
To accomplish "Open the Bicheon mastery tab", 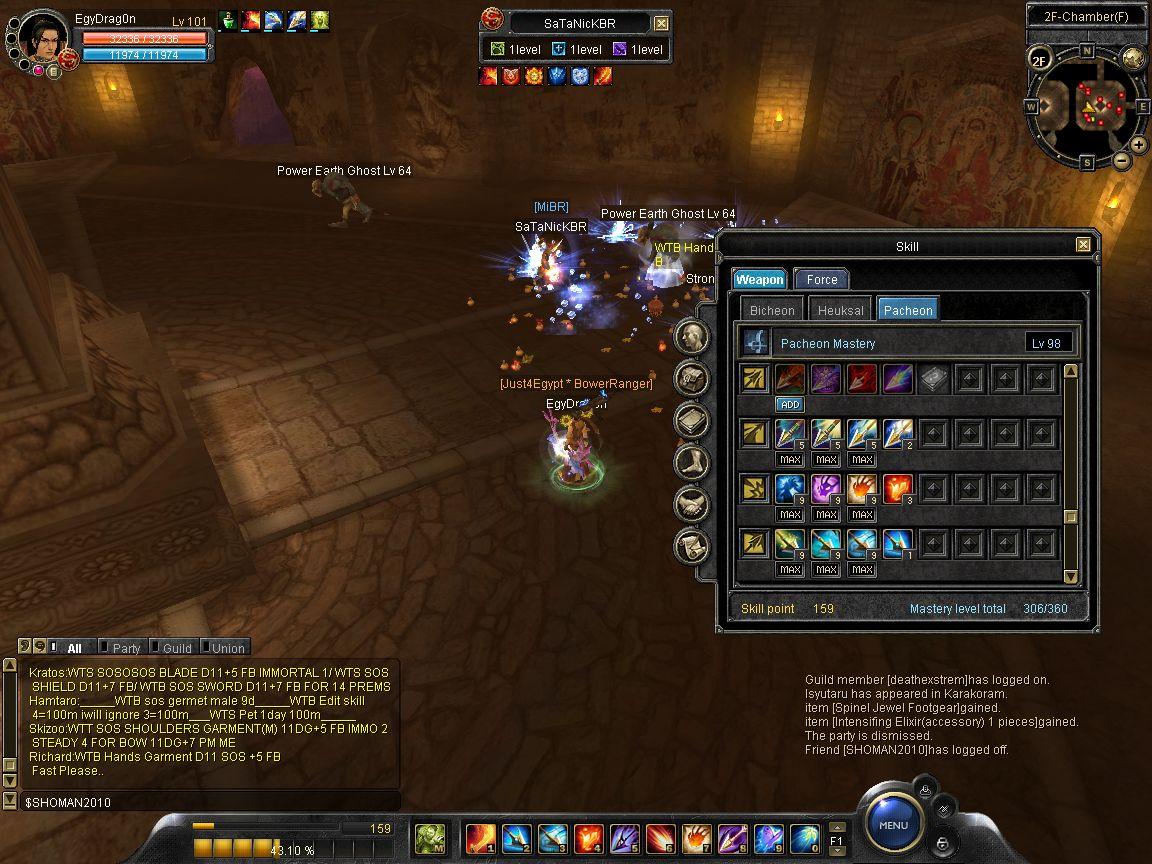I will point(772,310).
